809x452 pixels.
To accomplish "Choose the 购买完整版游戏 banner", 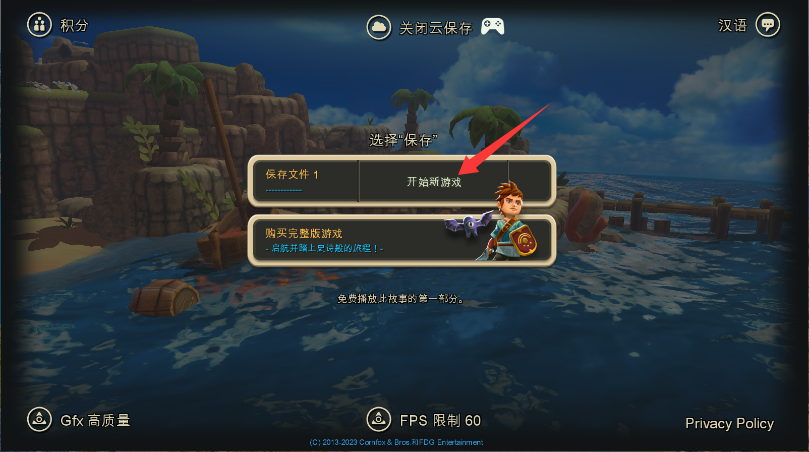I will [x=400, y=240].
